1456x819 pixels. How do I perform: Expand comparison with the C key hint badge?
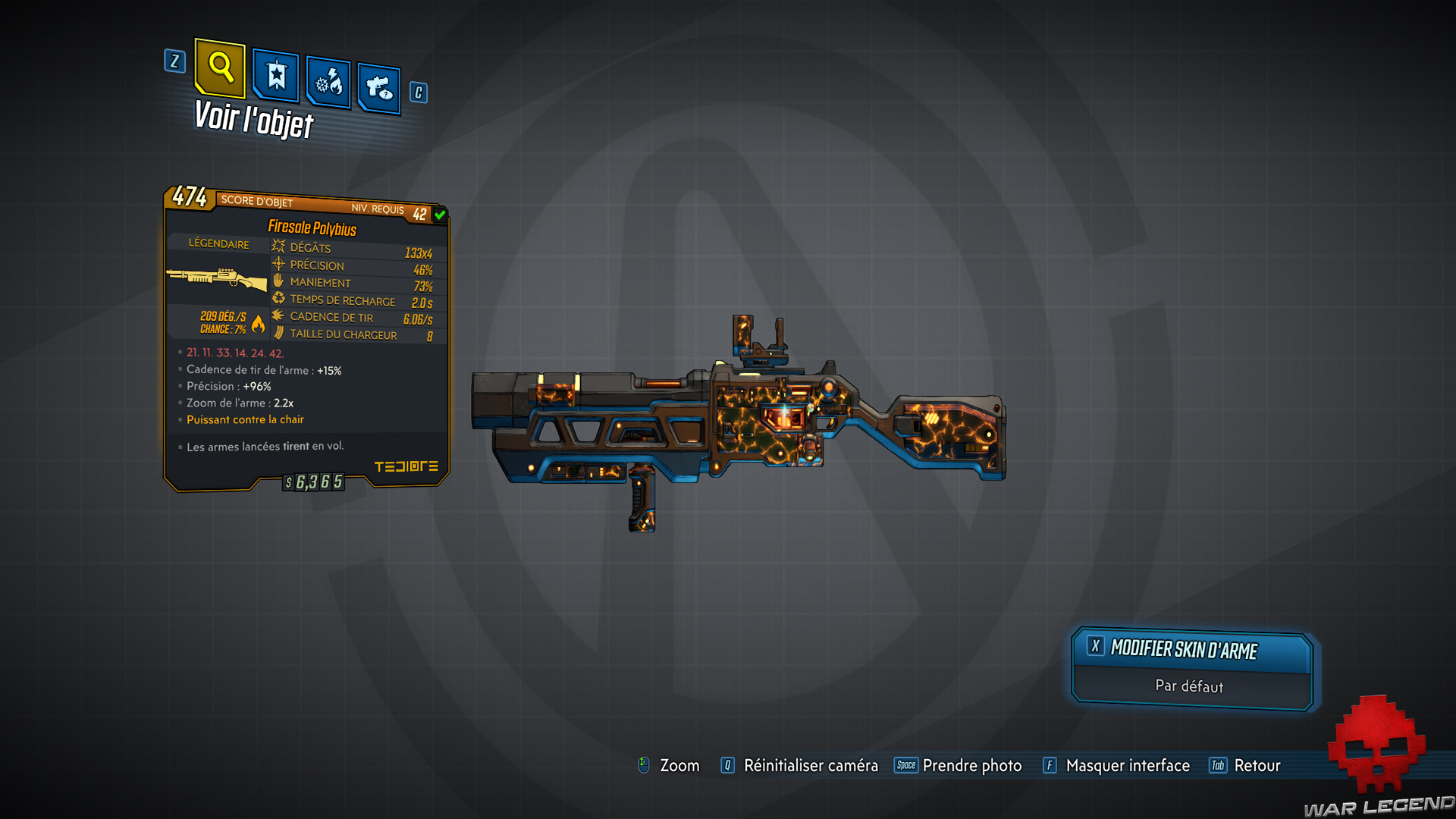[416, 93]
